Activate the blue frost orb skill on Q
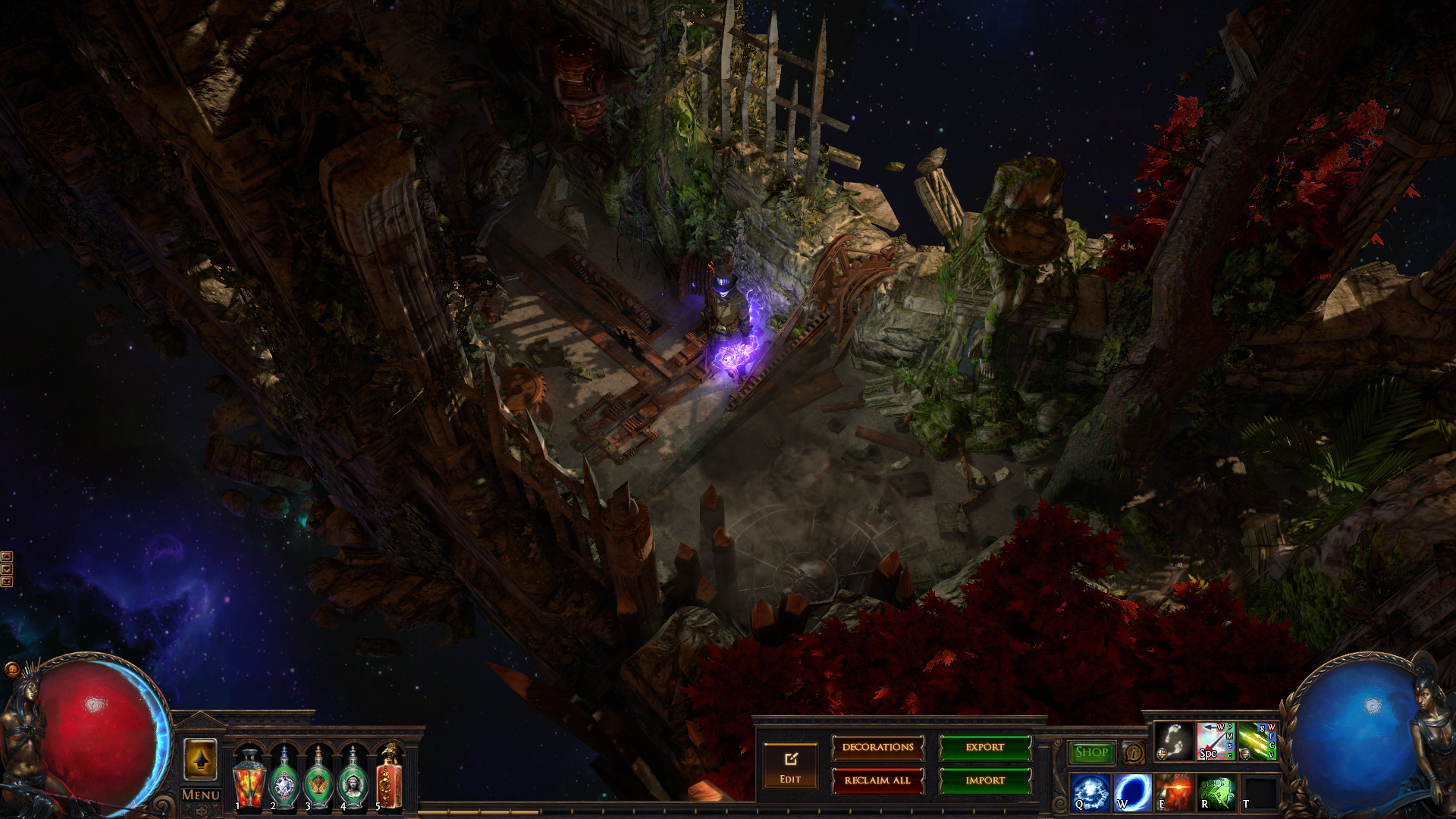1456x819 pixels. point(1090,792)
